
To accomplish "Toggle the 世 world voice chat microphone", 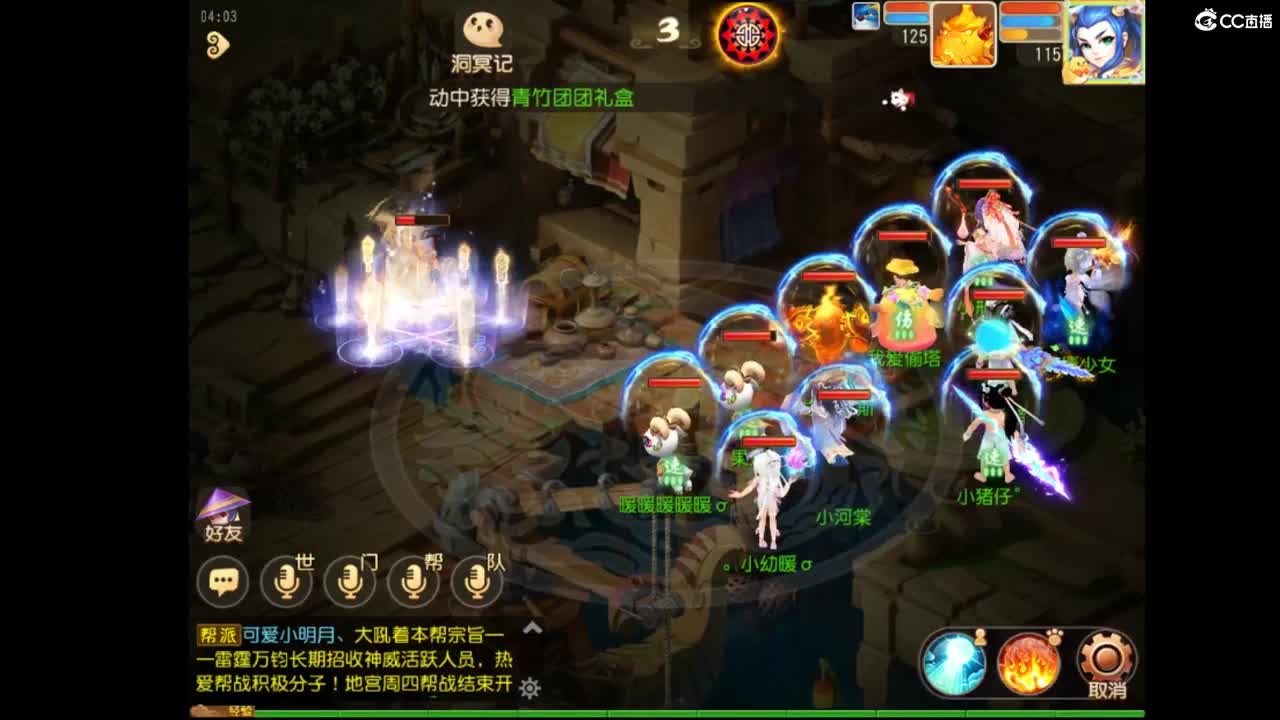I will pyautogui.click(x=286, y=580).
